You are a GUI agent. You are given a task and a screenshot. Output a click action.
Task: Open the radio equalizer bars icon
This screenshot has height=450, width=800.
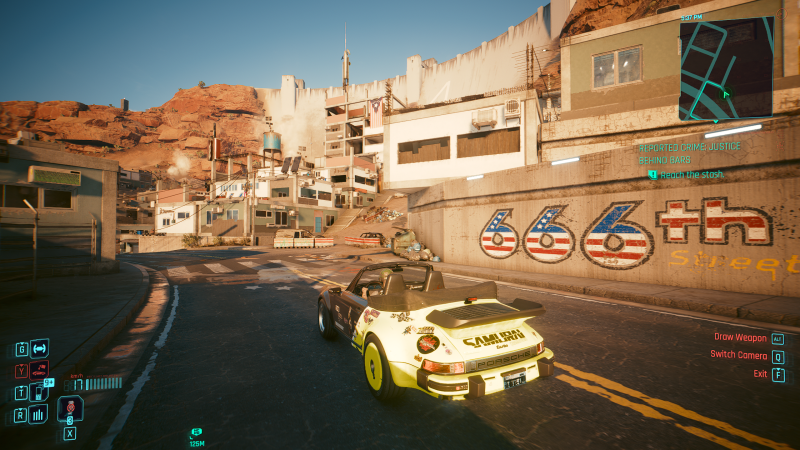[x=39, y=413]
